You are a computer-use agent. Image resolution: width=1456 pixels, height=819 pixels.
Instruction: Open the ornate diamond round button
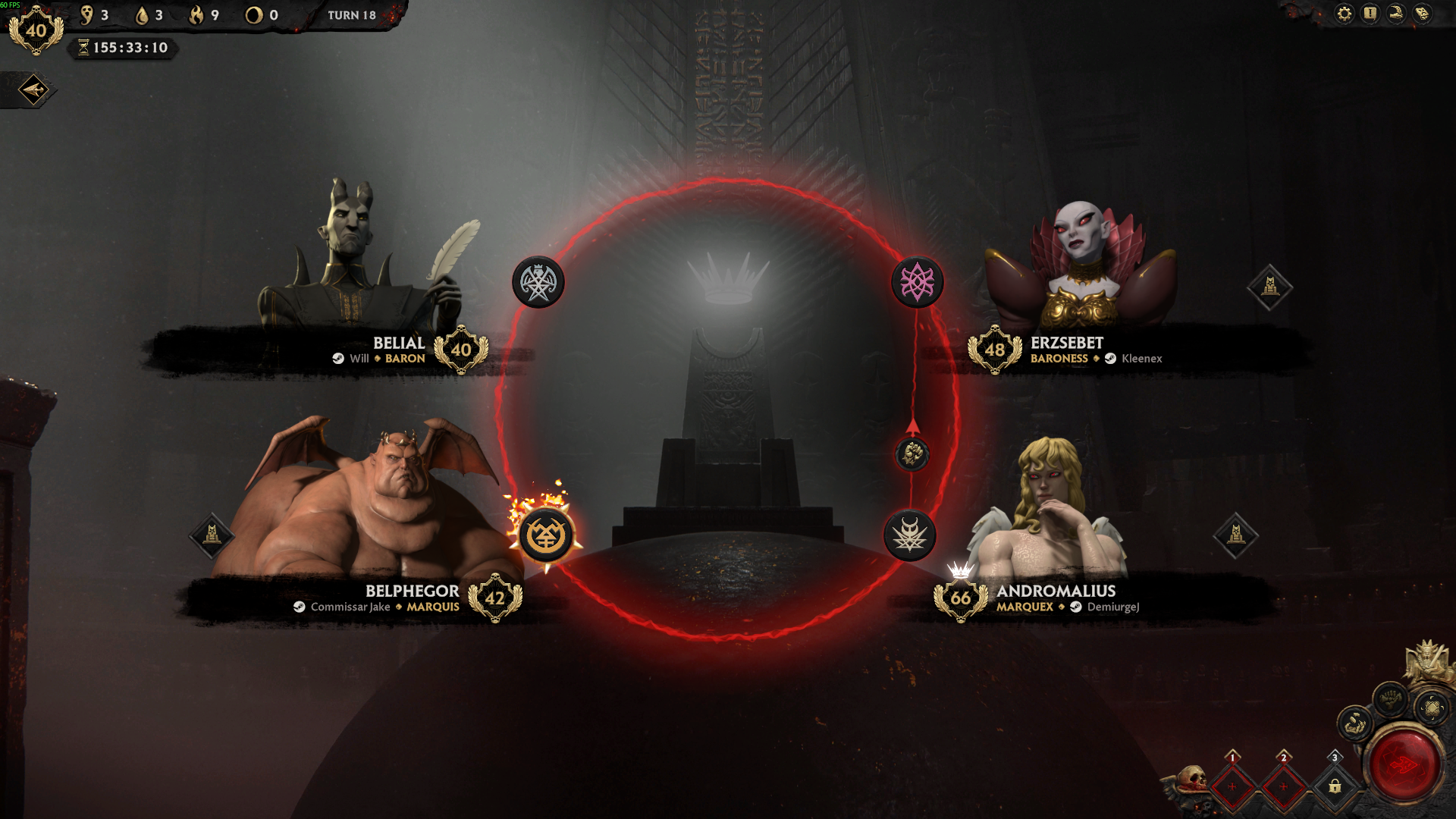(x=1432, y=708)
